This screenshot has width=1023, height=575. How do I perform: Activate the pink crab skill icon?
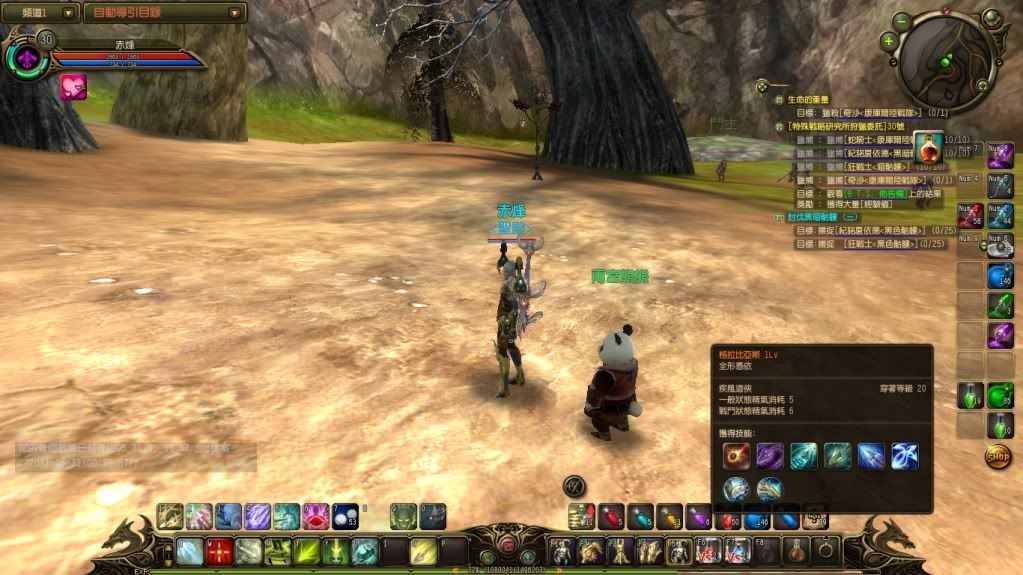click(x=316, y=517)
